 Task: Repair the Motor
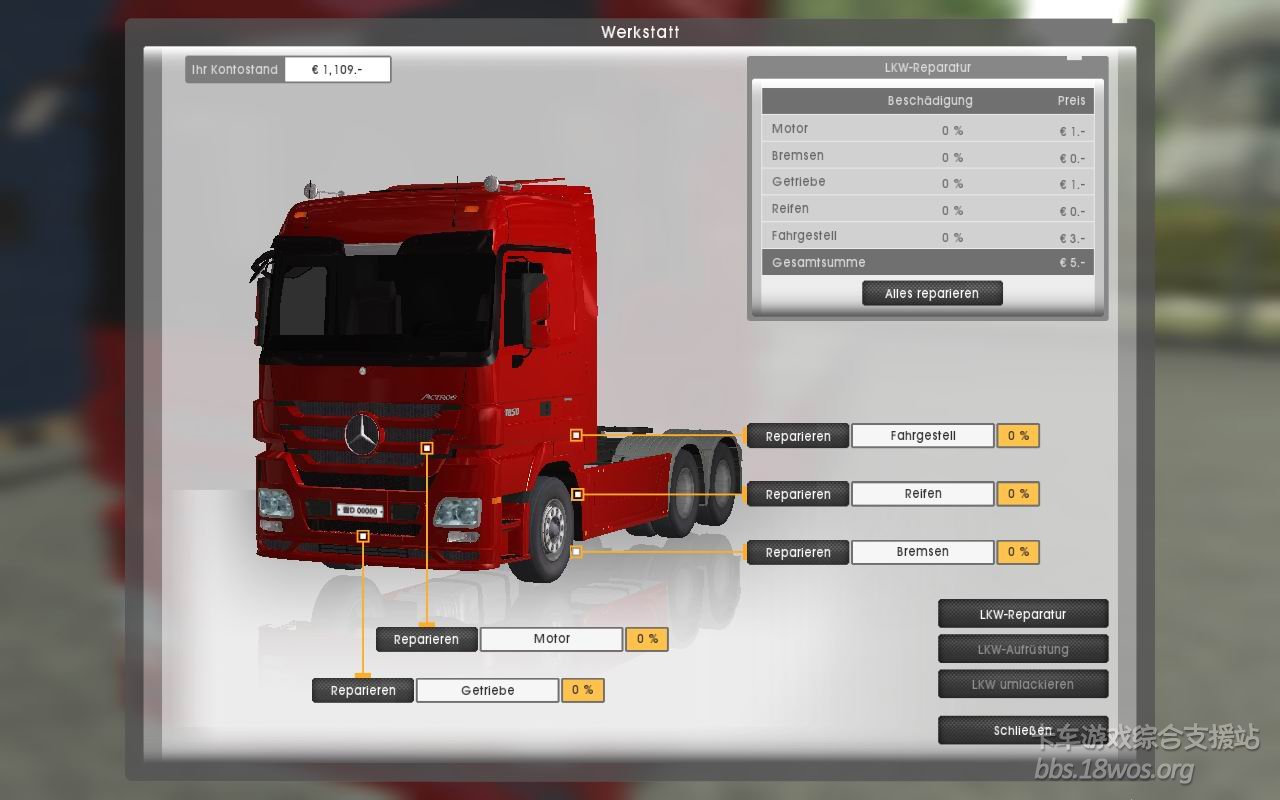426,639
